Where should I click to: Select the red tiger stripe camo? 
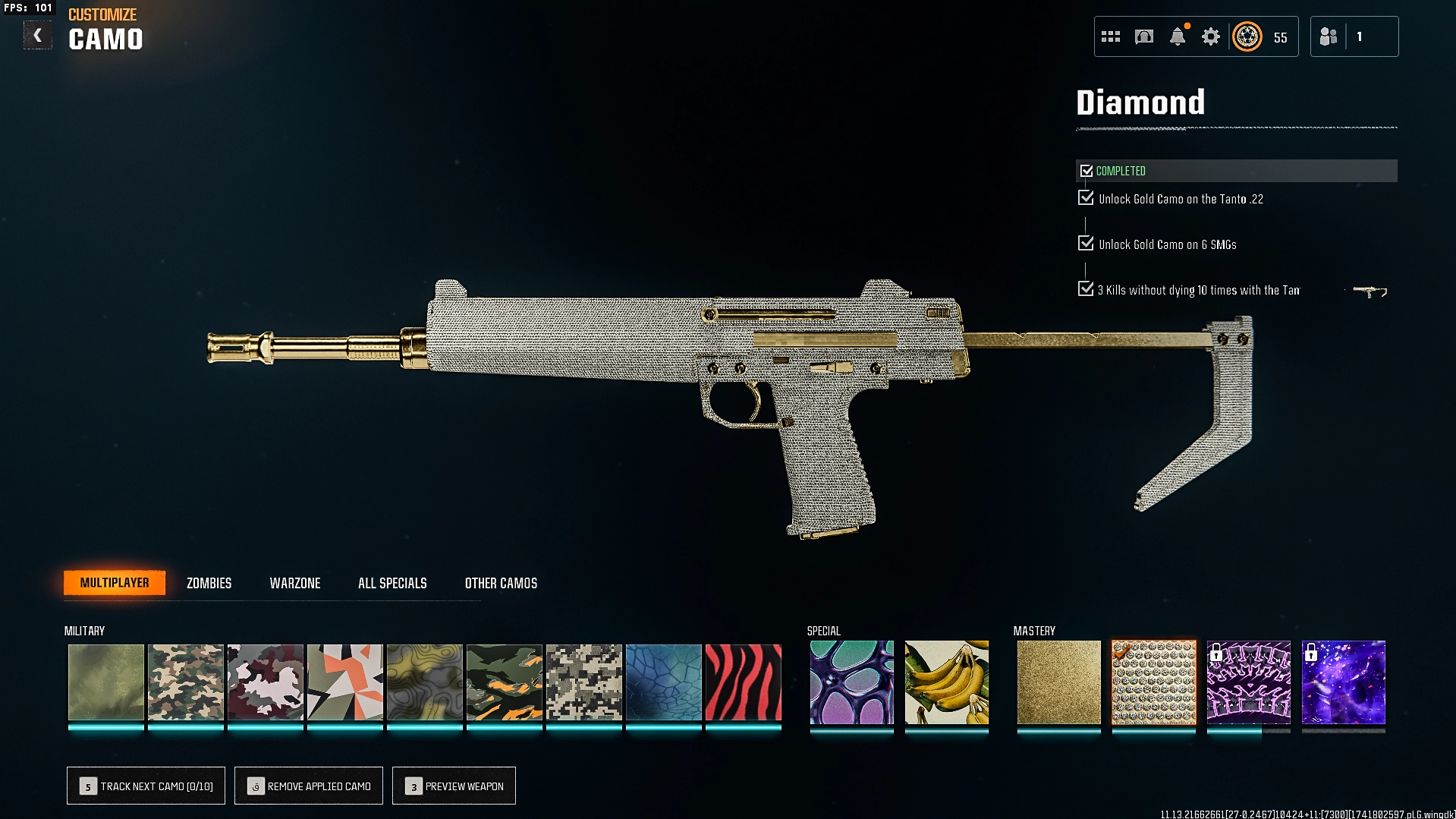[x=743, y=682]
